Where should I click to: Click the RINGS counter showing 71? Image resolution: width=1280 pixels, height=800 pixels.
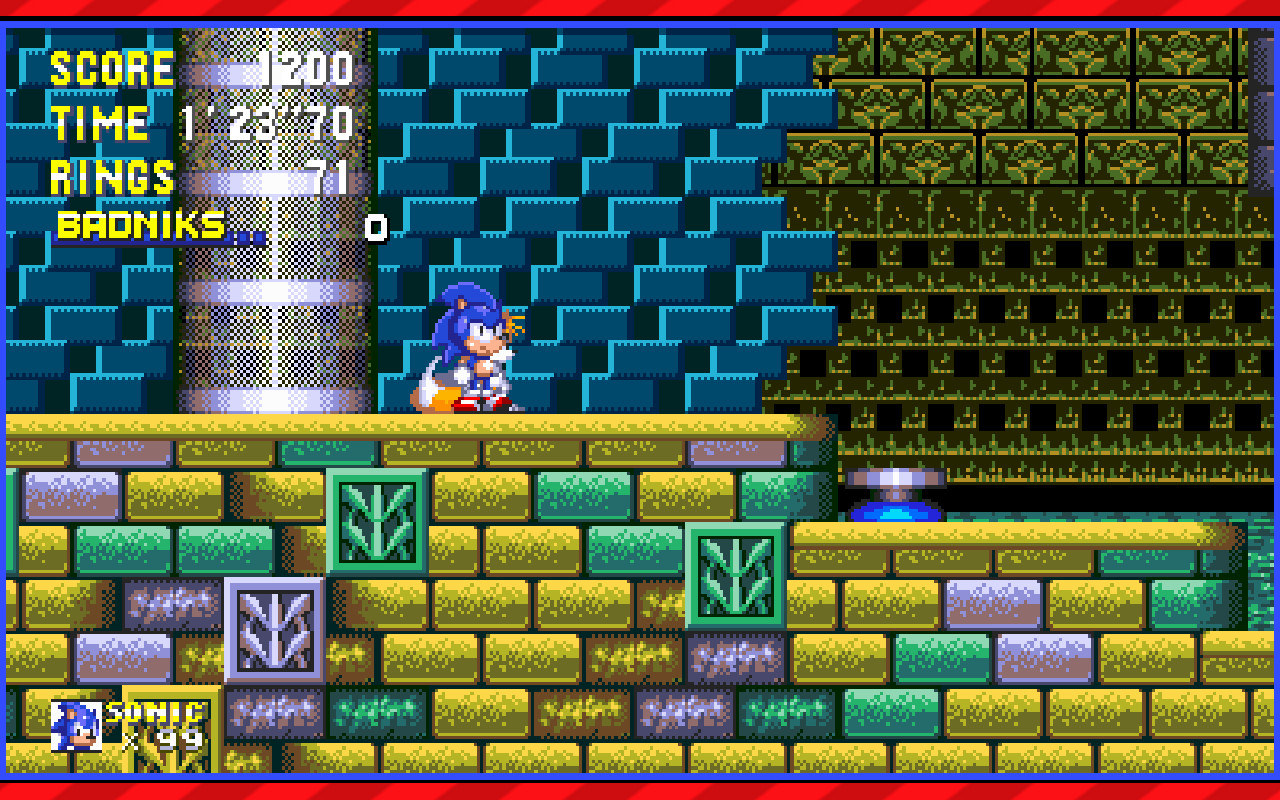pyautogui.click(x=325, y=178)
